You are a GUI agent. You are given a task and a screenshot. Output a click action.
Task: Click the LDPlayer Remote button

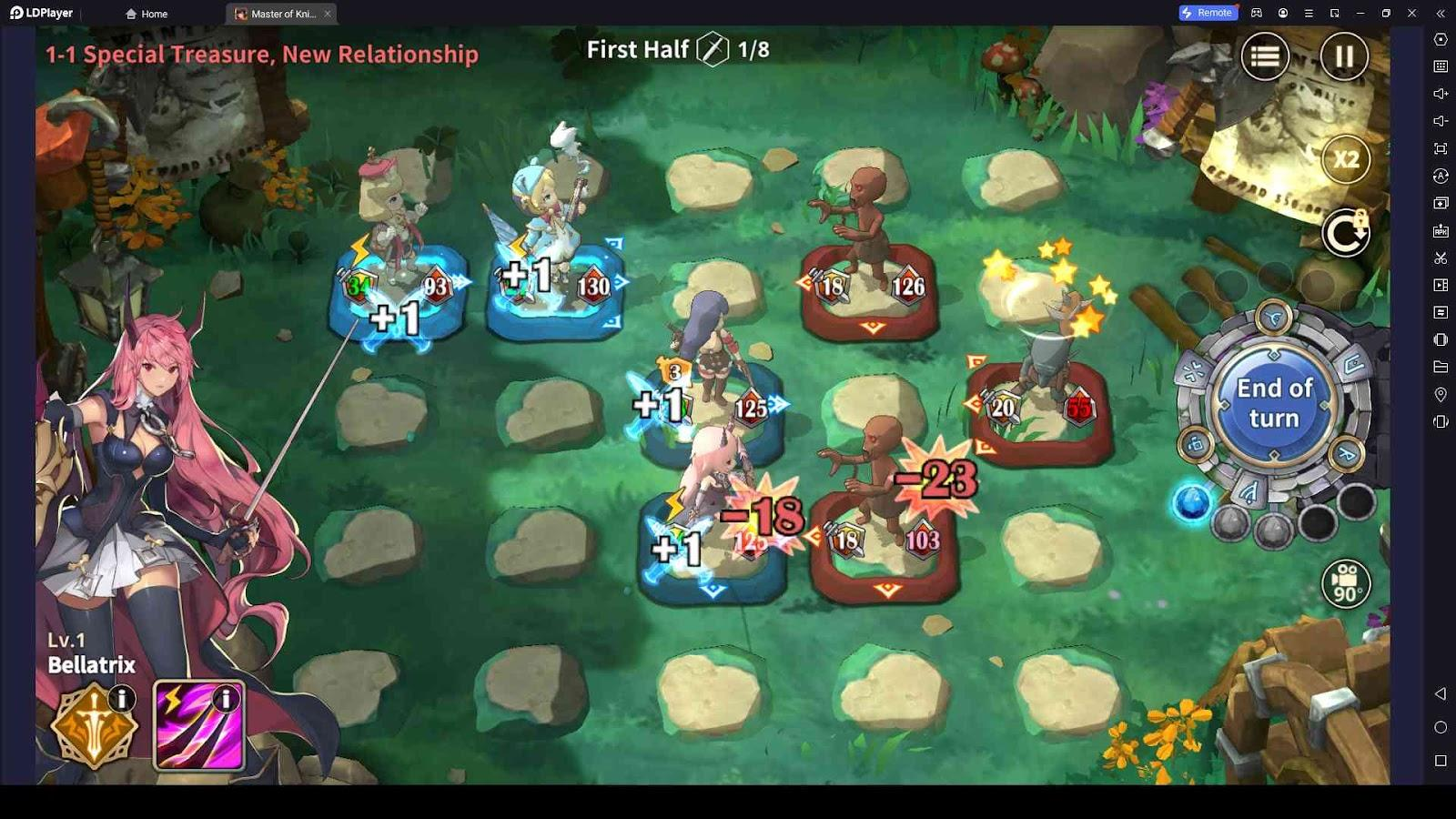1207,13
